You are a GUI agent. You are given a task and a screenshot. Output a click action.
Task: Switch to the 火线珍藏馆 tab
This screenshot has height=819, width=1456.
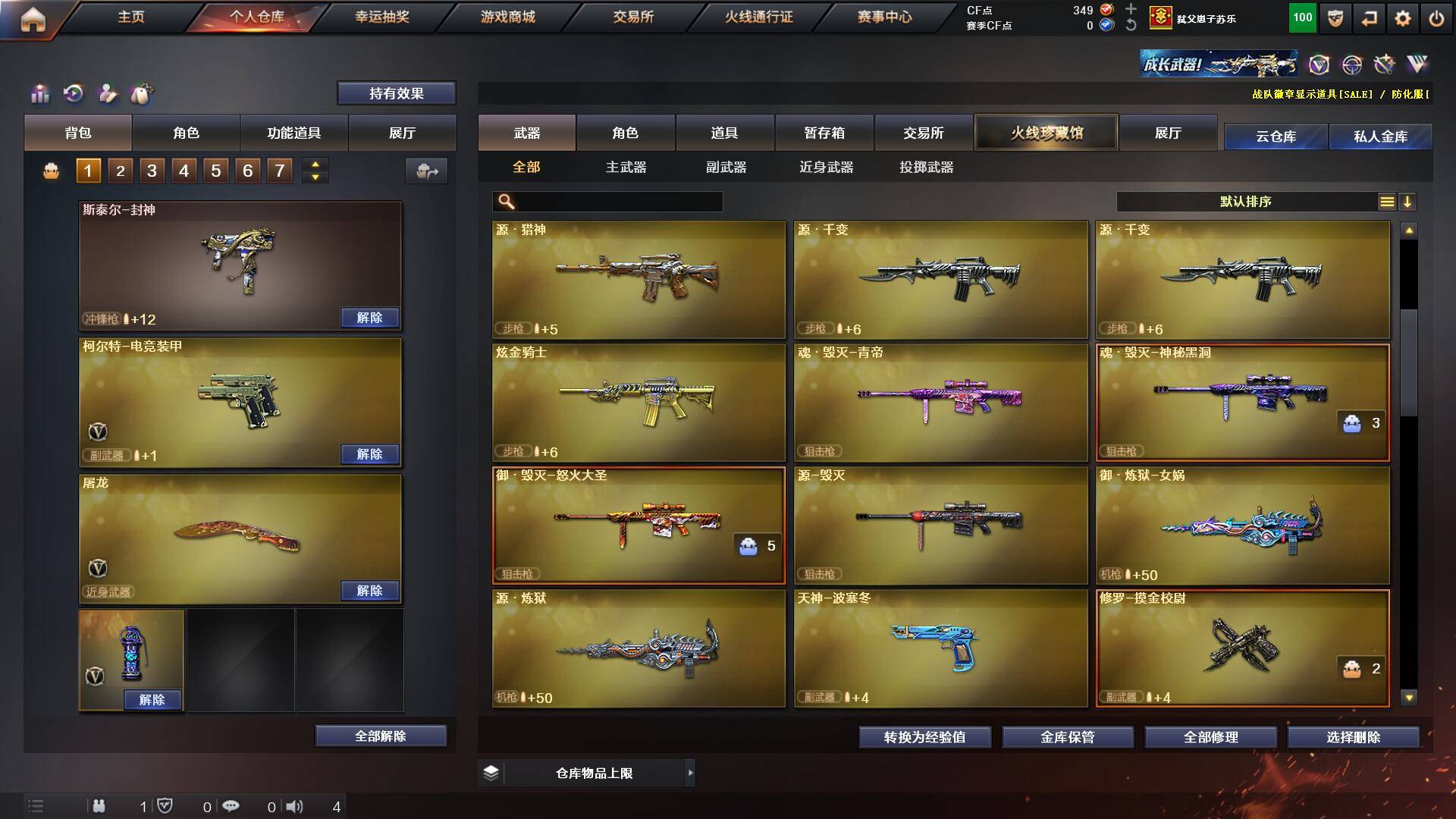click(x=1047, y=132)
